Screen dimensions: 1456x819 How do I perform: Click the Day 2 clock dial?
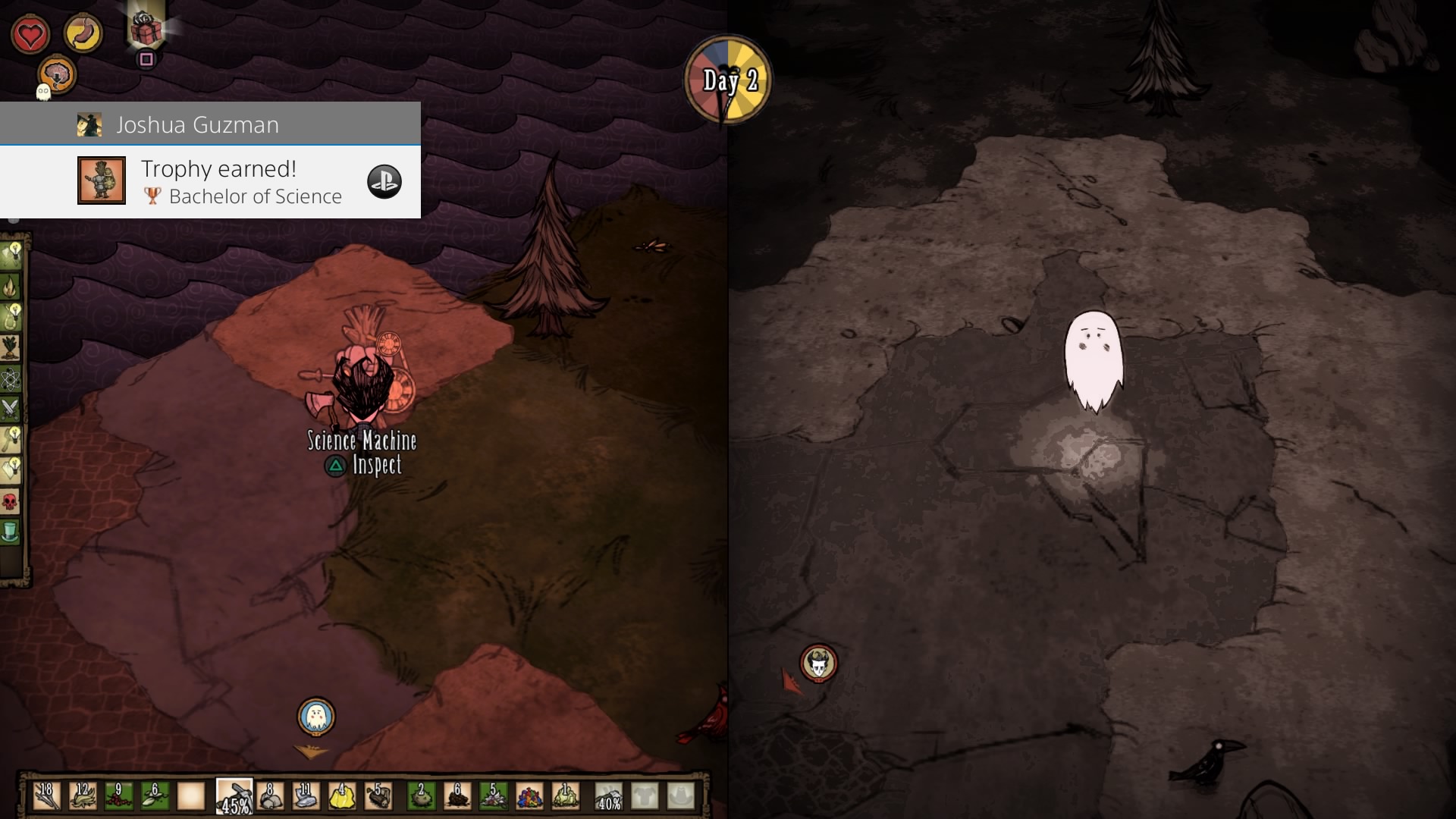click(x=728, y=80)
